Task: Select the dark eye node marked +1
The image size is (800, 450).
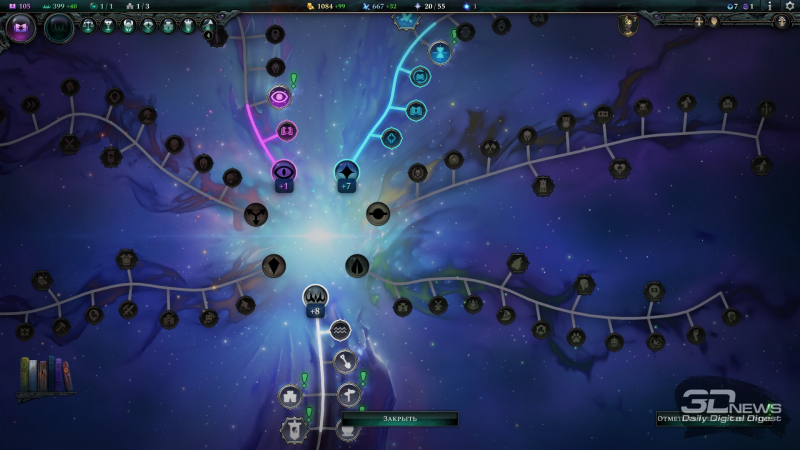Action: pos(284,171)
